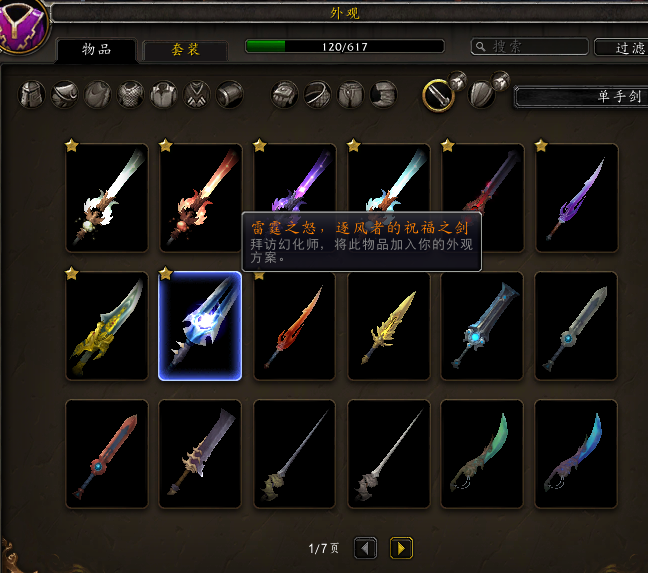The image size is (648, 573).
Task: Choose the head helmet slot icon
Action: [33, 95]
